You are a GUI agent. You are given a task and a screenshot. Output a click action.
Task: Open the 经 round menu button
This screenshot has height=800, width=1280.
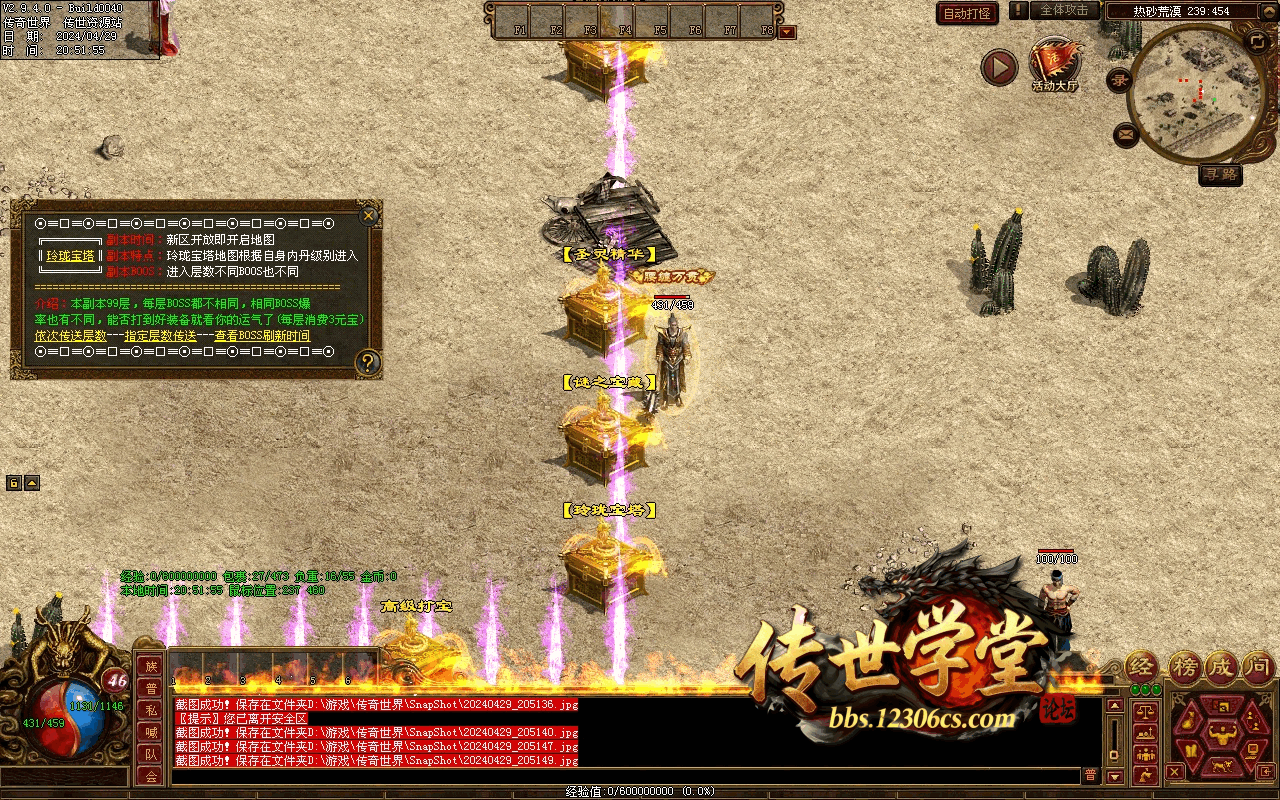(1143, 667)
